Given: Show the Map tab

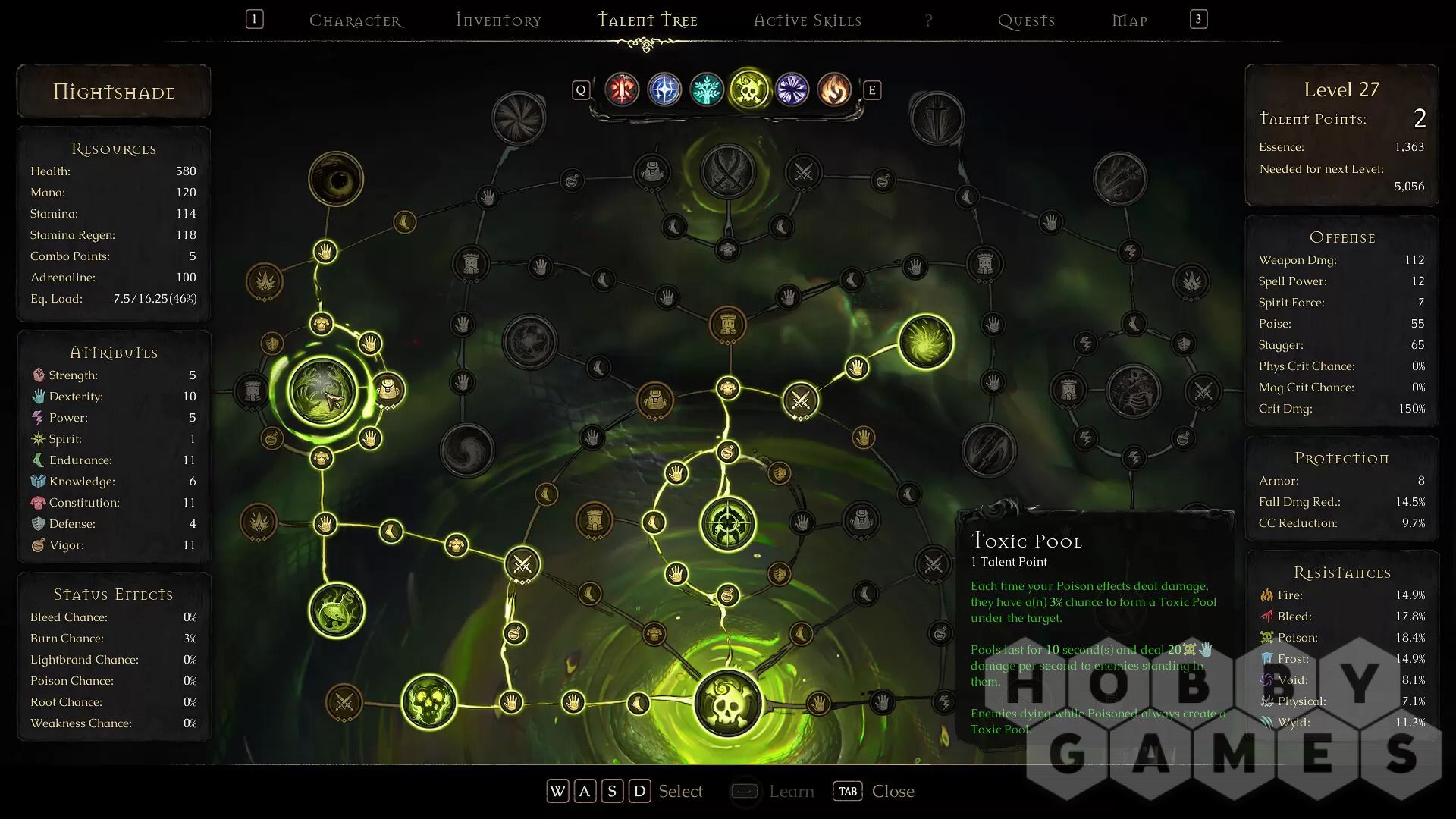Looking at the screenshot, I should click(x=1129, y=20).
